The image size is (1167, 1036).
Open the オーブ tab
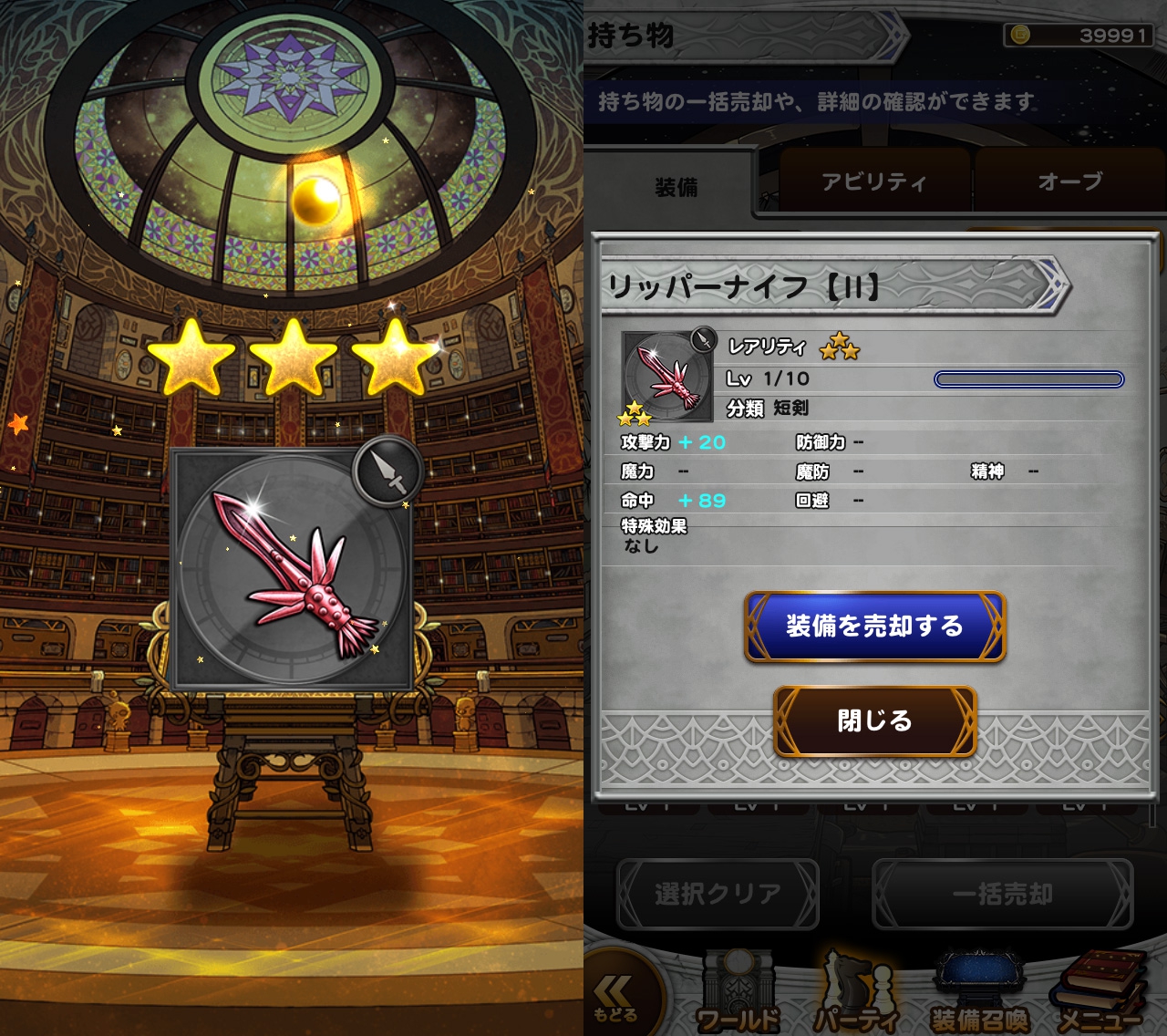(x=1069, y=182)
